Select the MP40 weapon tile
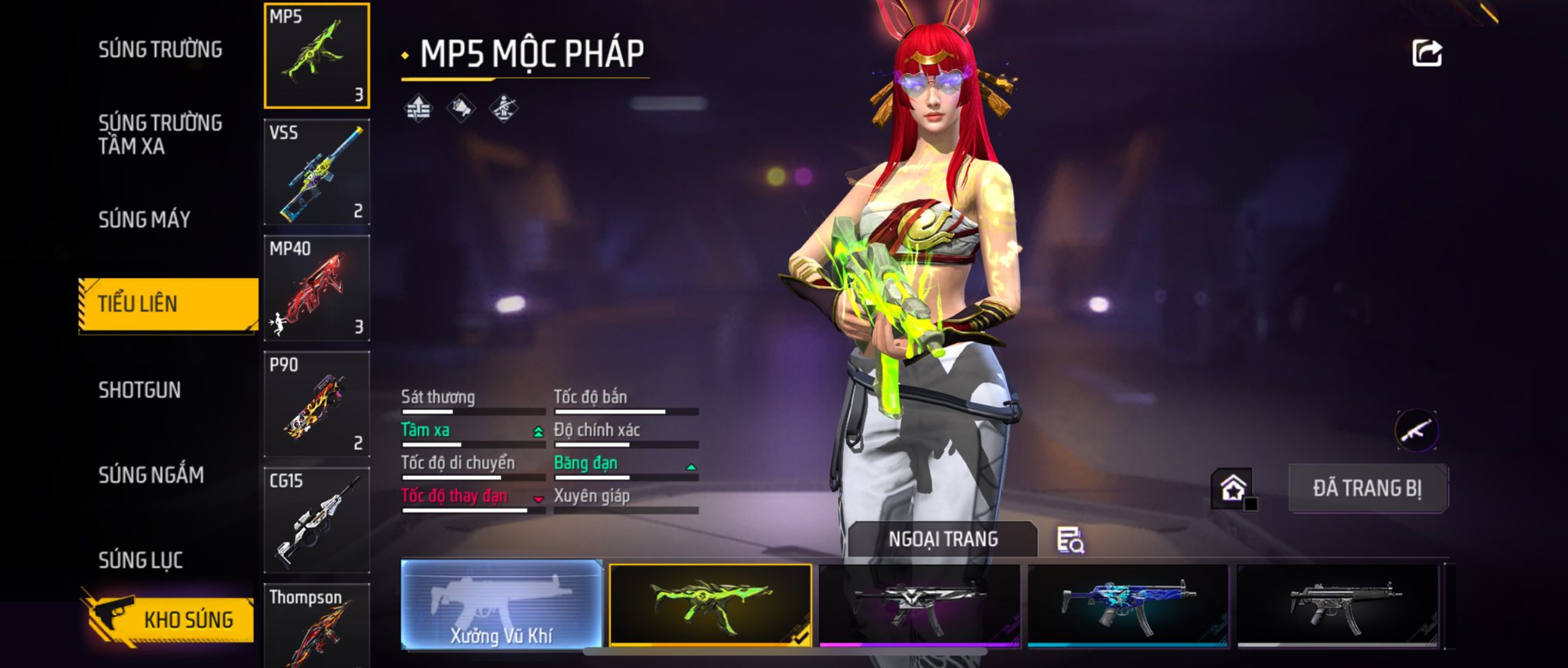The image size is (1568, 668). coord(316,288)
